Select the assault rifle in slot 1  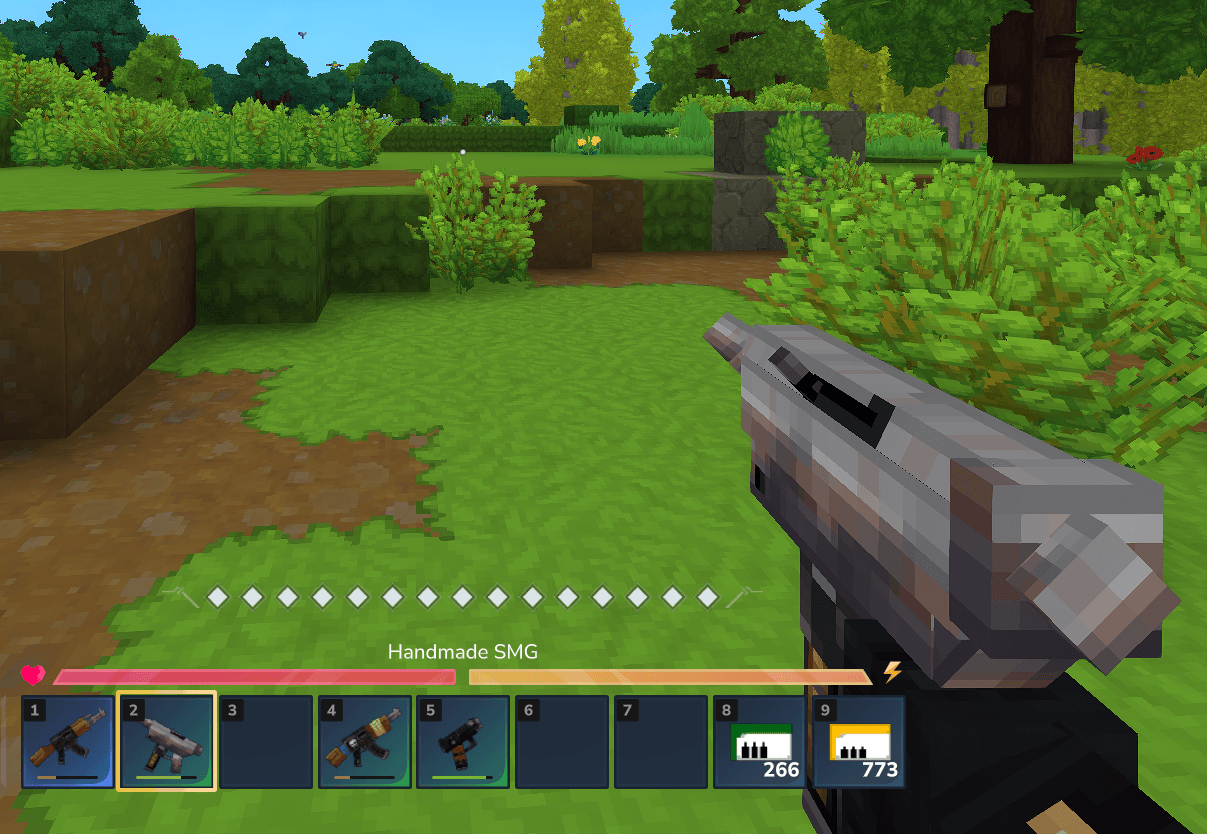(68, 742)
